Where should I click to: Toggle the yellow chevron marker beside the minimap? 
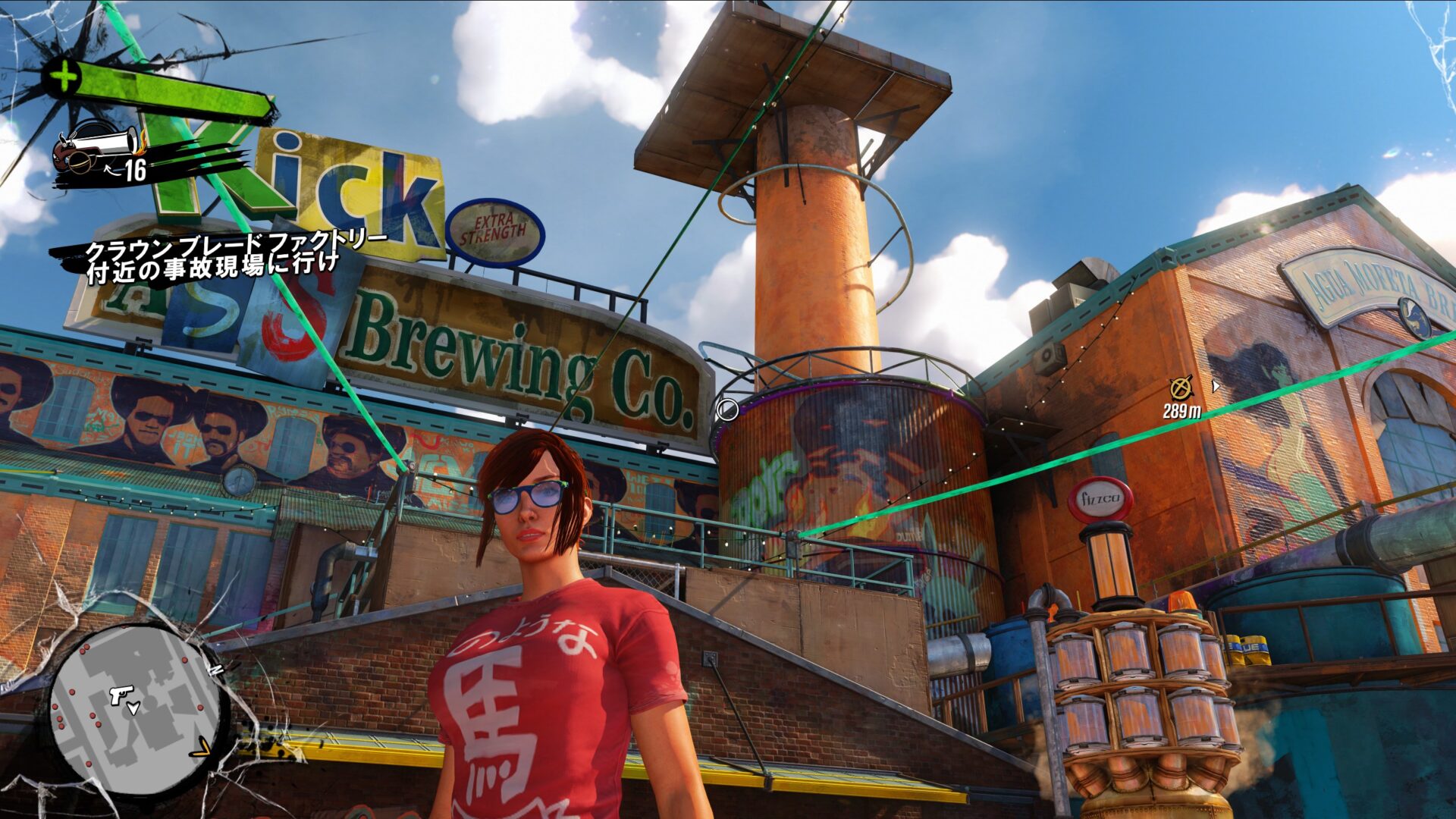click(x=201, y=747)
